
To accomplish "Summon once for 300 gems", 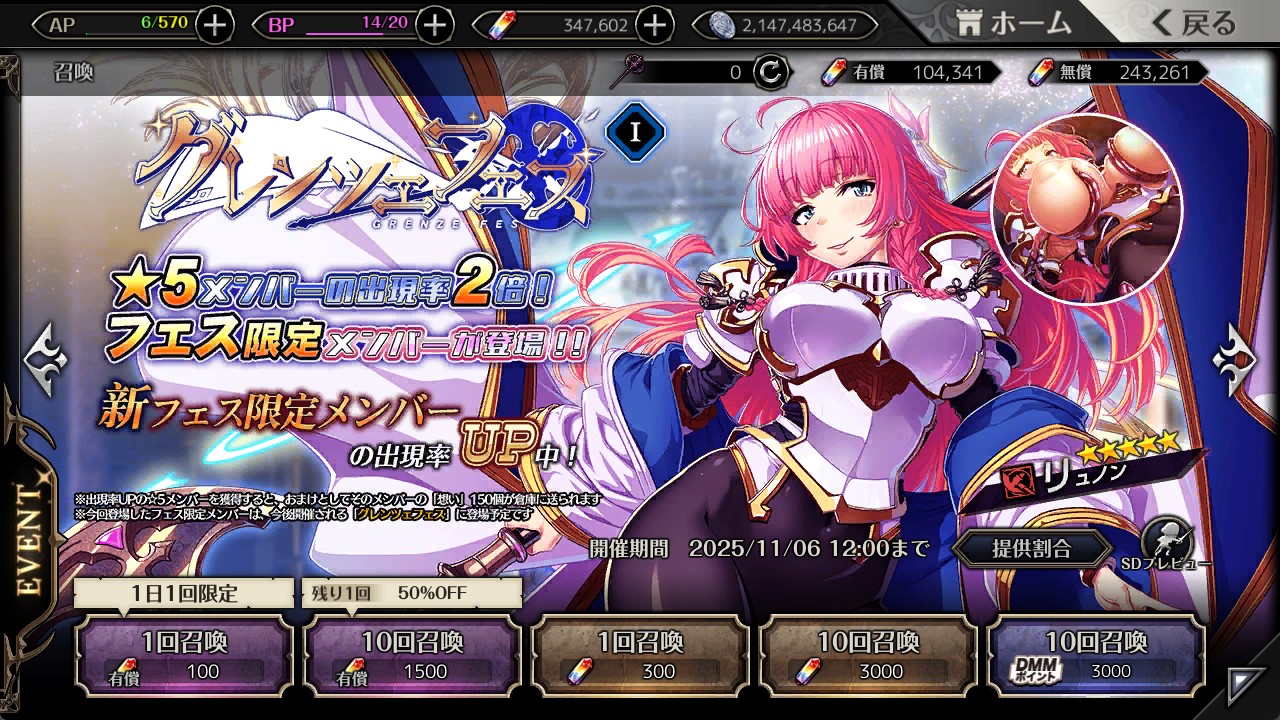I will pos(640,655).
